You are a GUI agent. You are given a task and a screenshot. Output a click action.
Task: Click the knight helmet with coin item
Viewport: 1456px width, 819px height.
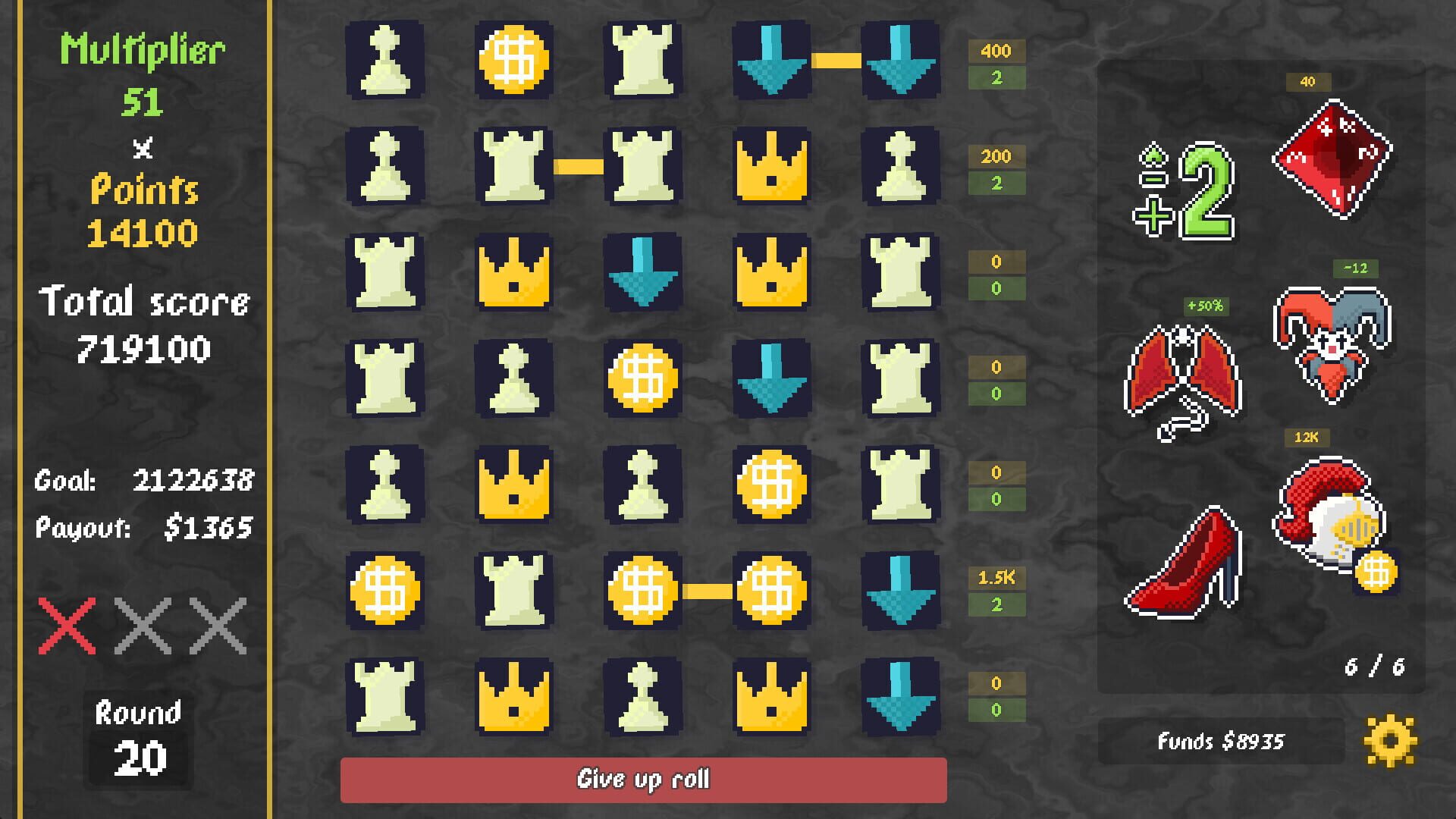pyautogui.click(x=1335, y=523)
